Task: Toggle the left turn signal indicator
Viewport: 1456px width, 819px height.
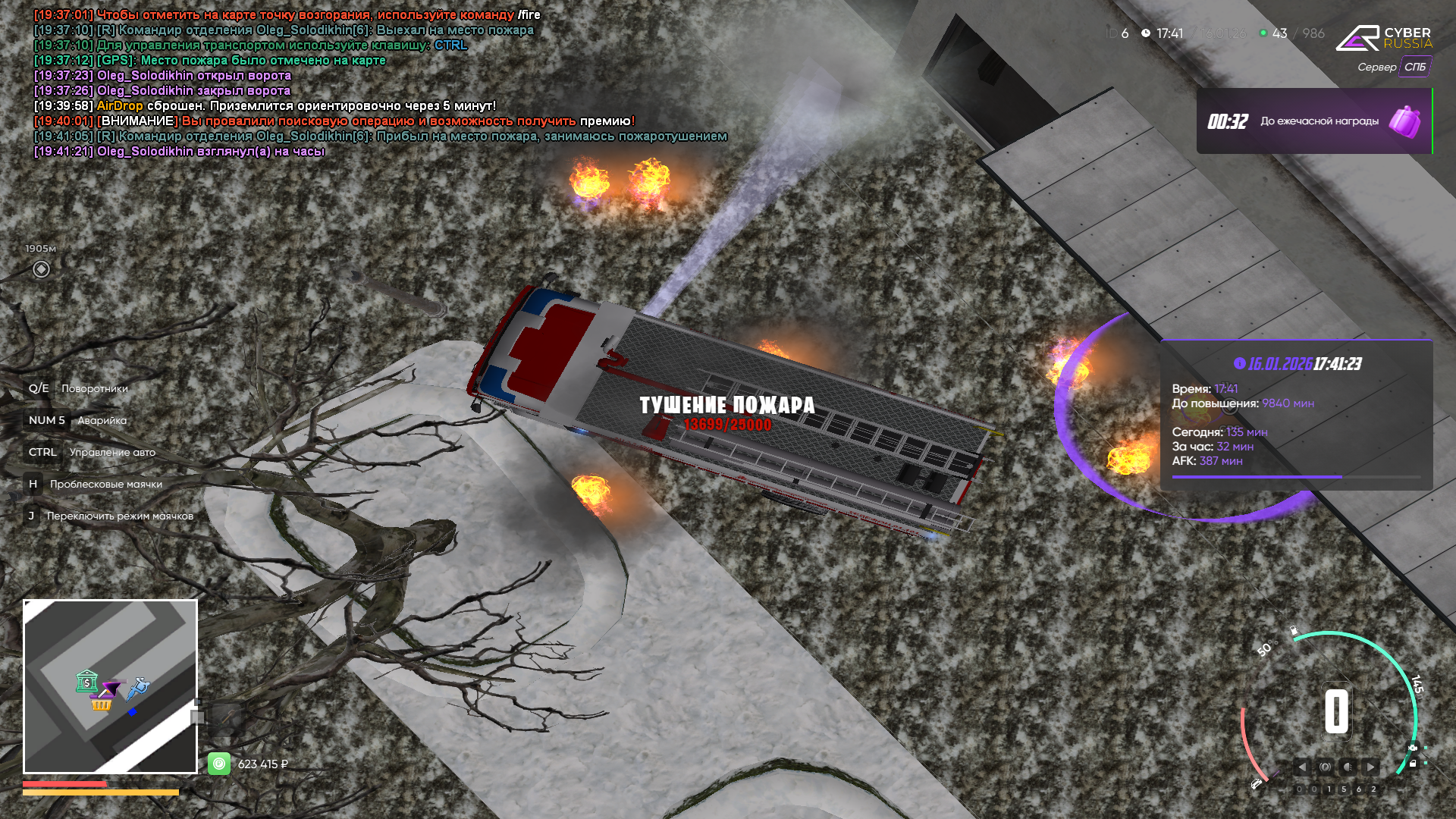Action: click(1301, 767)
